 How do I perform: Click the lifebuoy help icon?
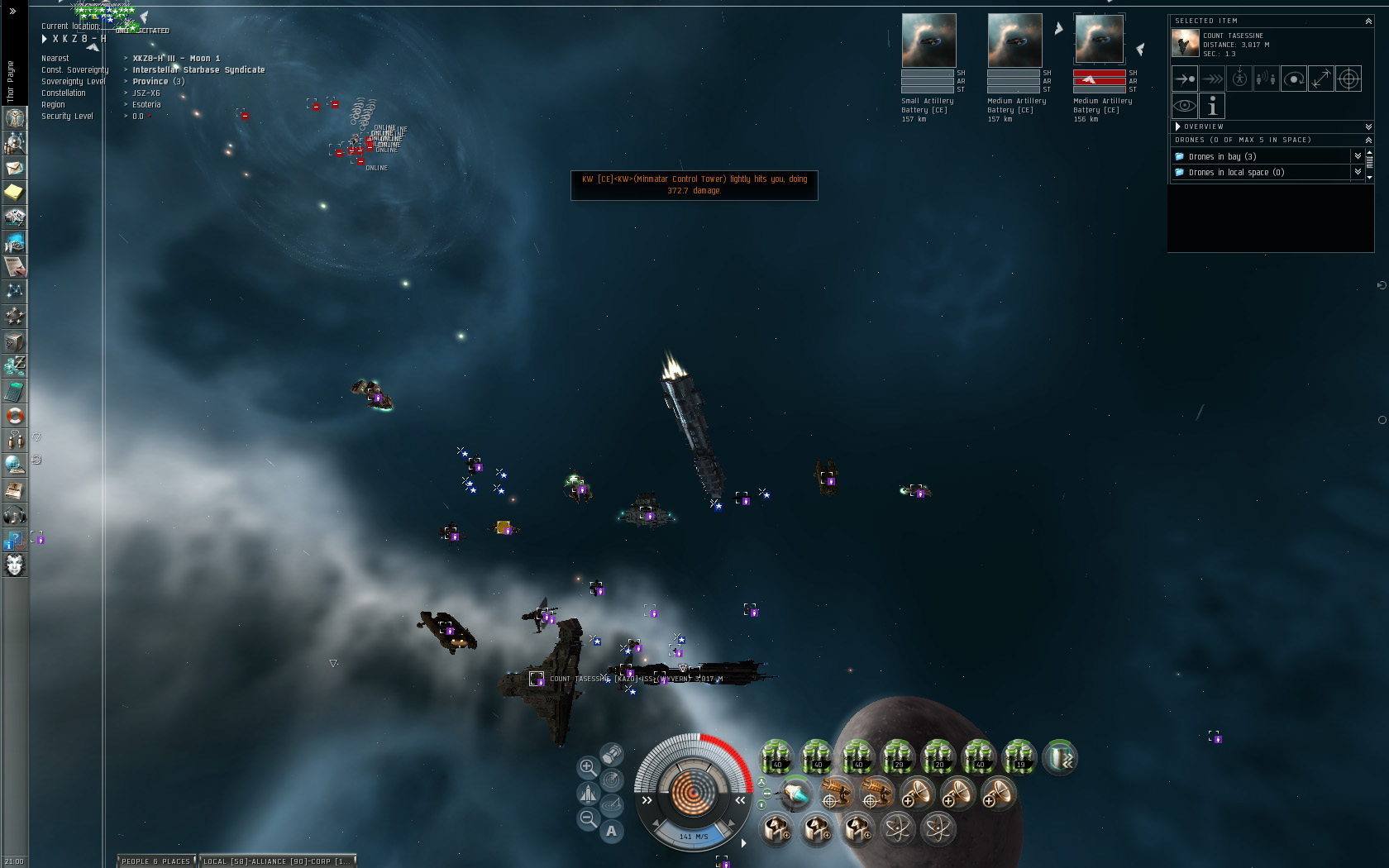tap(15, 416)
